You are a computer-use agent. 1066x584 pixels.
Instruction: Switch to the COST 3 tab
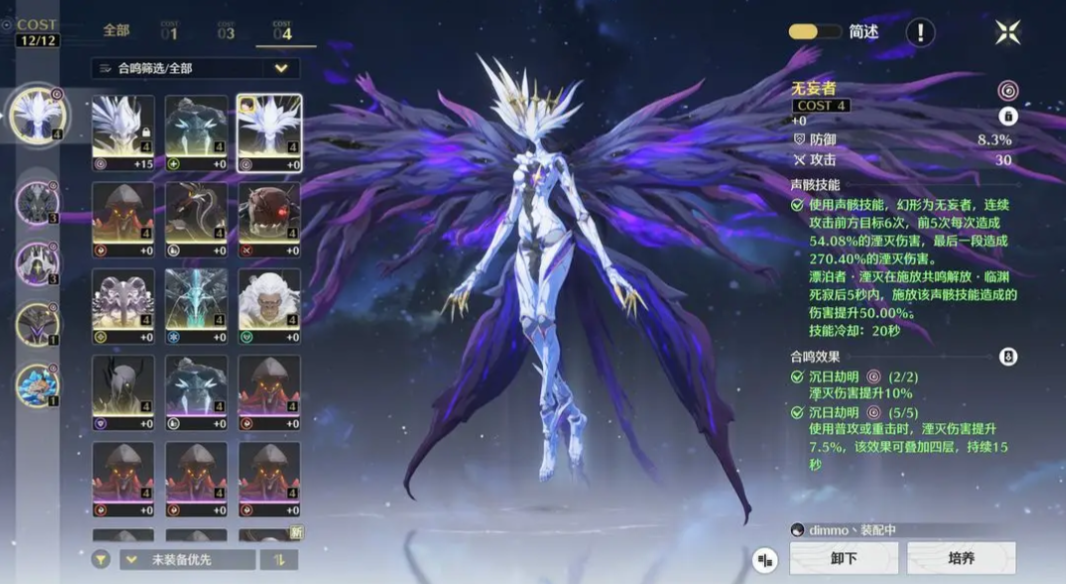[x=226, y=31]
